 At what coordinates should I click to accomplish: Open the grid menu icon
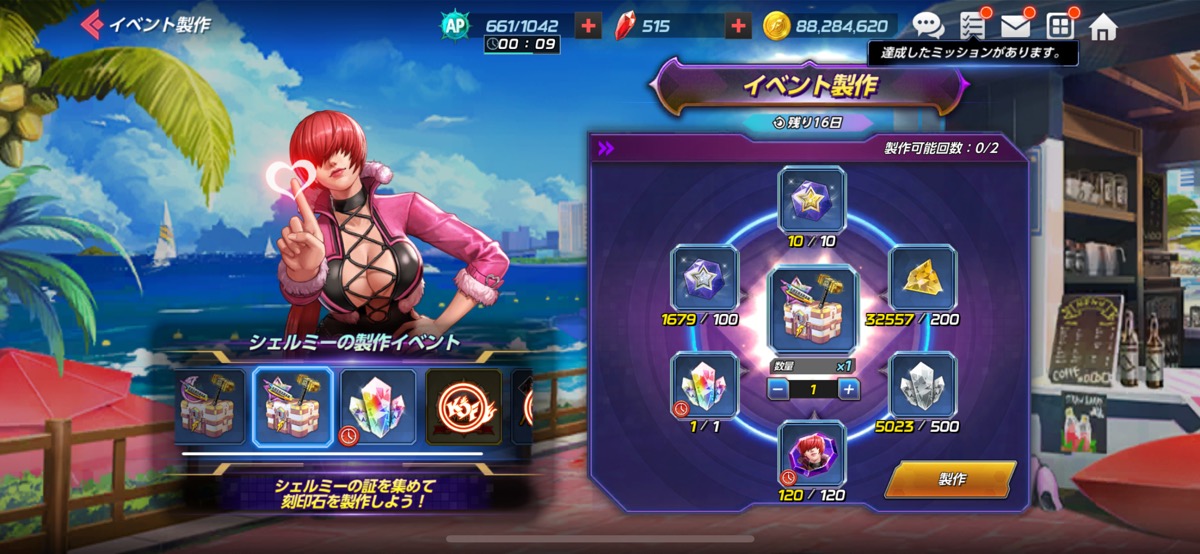1059,26
